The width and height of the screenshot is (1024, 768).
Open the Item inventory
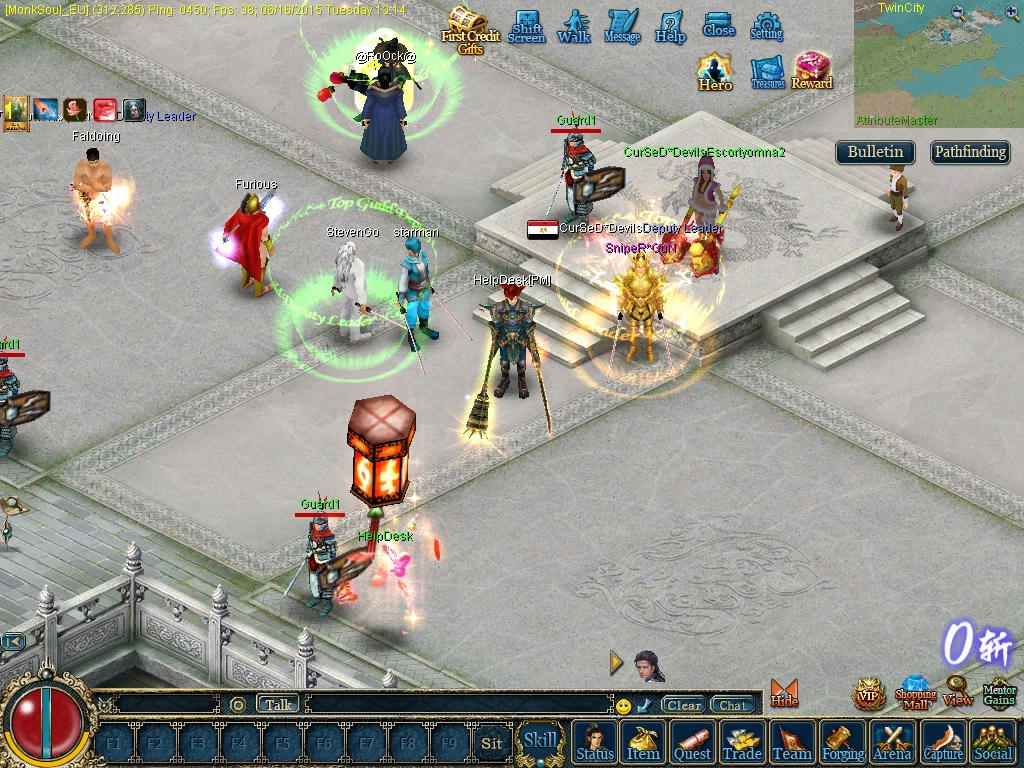pos(643,743)
